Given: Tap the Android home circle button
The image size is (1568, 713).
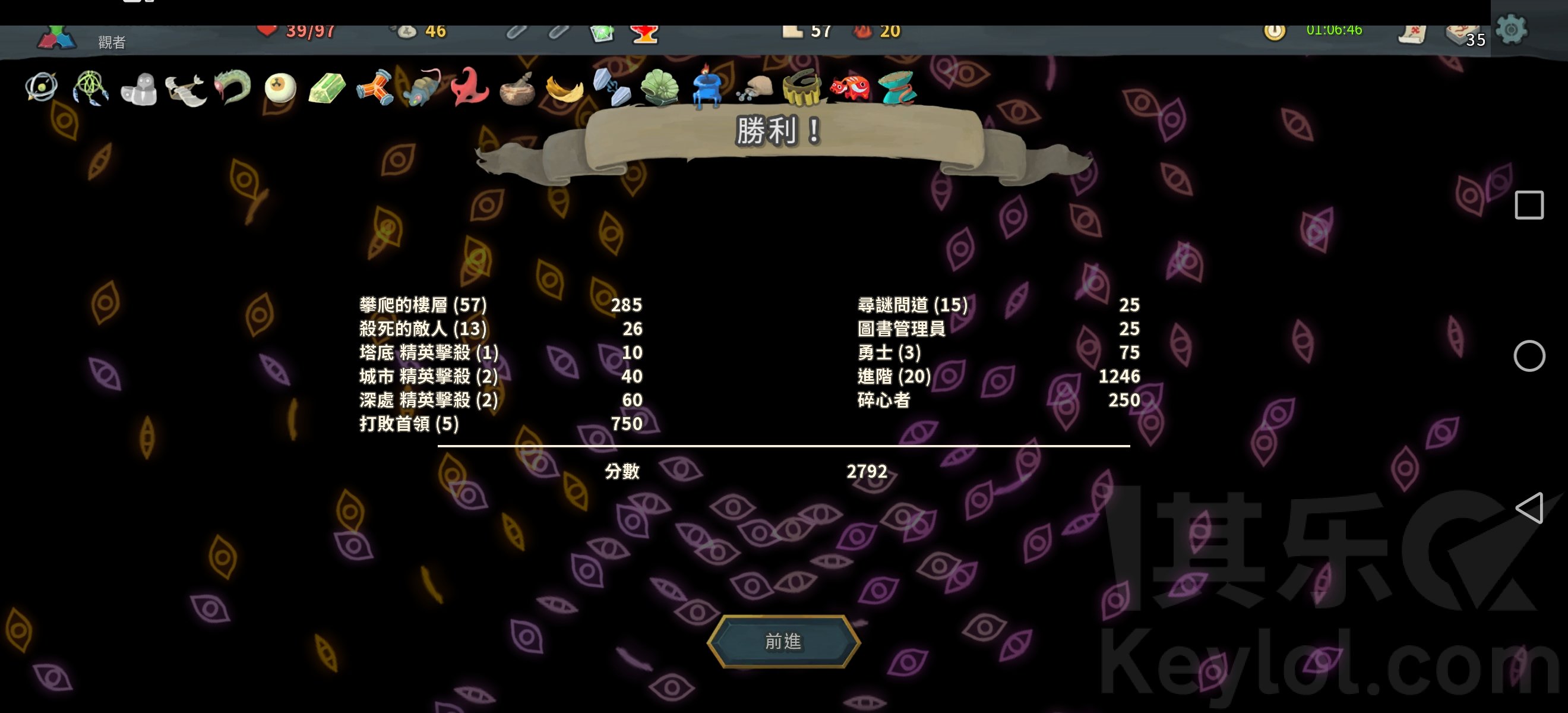Looking at the screenshot, I should tap(1529, 356).
